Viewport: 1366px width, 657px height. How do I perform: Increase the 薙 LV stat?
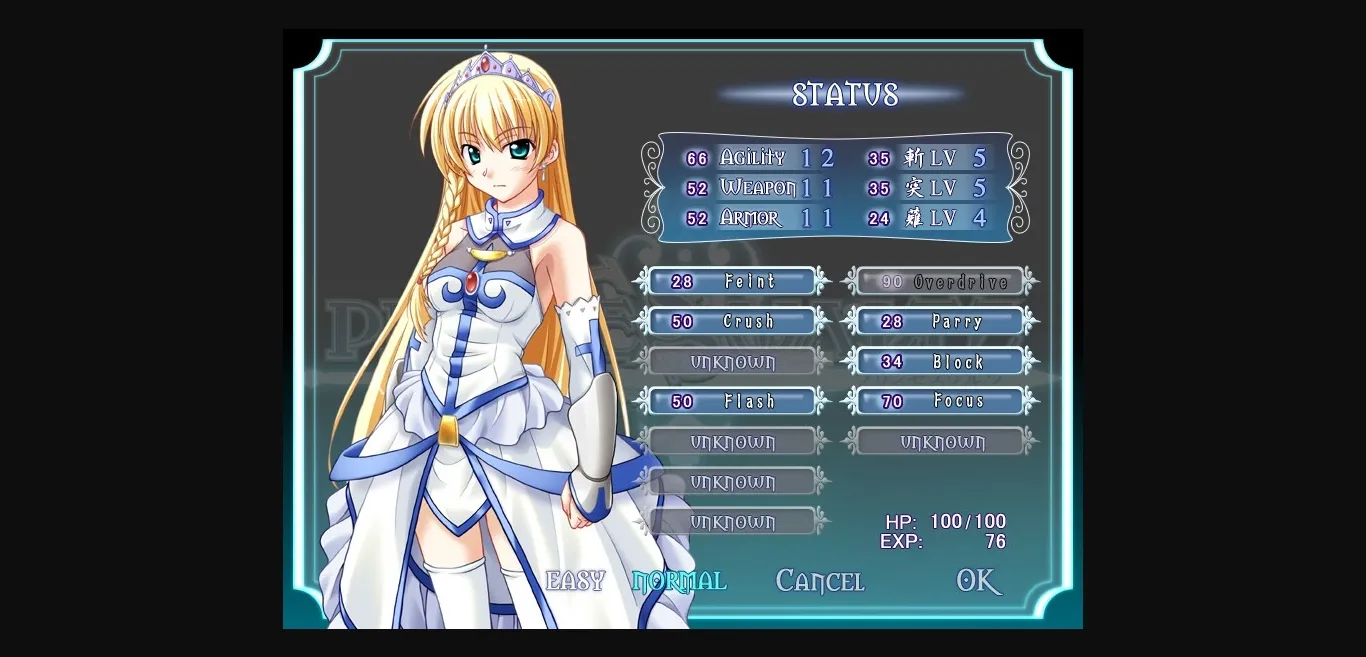tap(930, 218)
